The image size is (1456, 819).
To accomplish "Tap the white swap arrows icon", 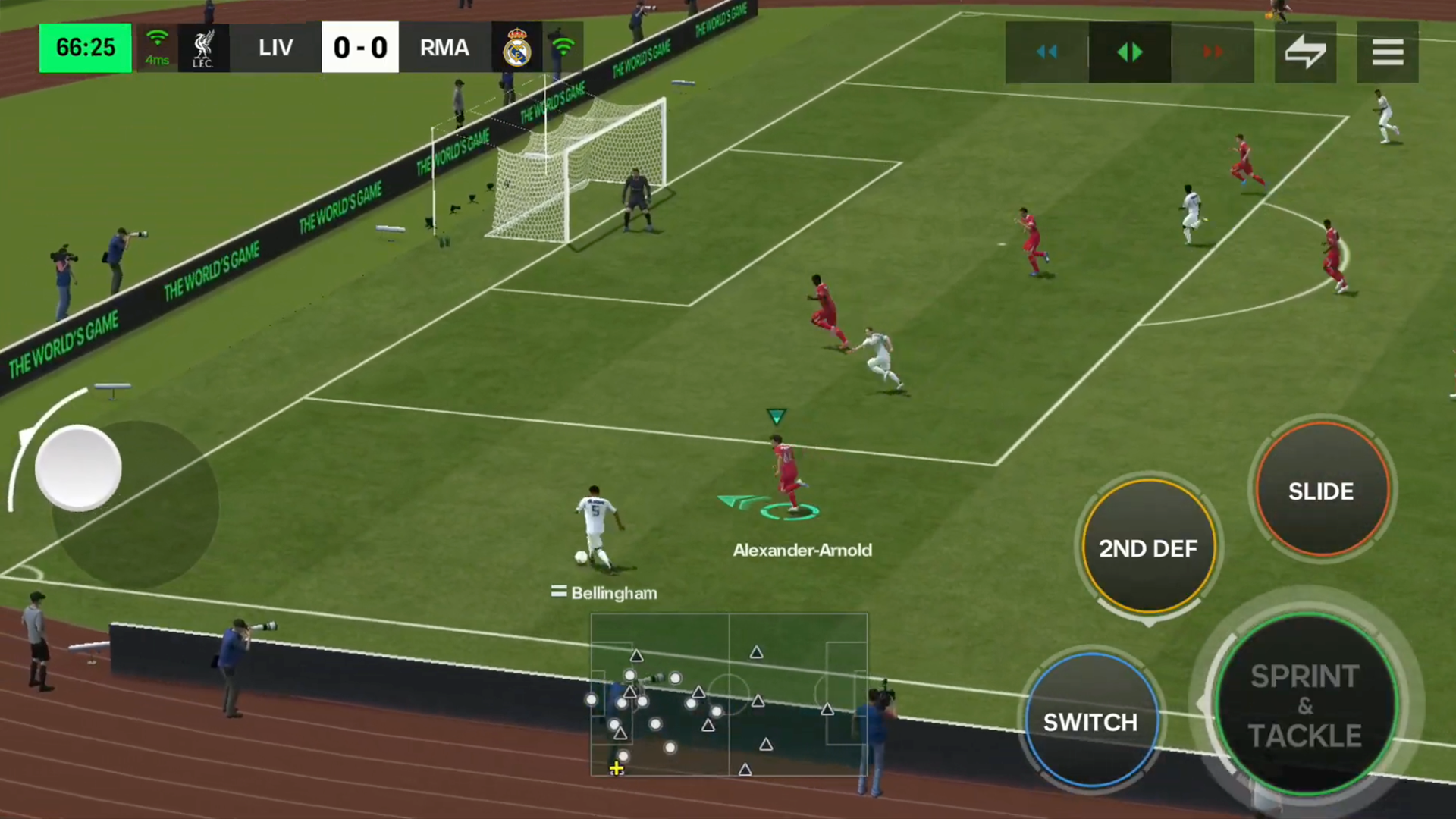I will pyautogui.click(x=1306, y=51).
